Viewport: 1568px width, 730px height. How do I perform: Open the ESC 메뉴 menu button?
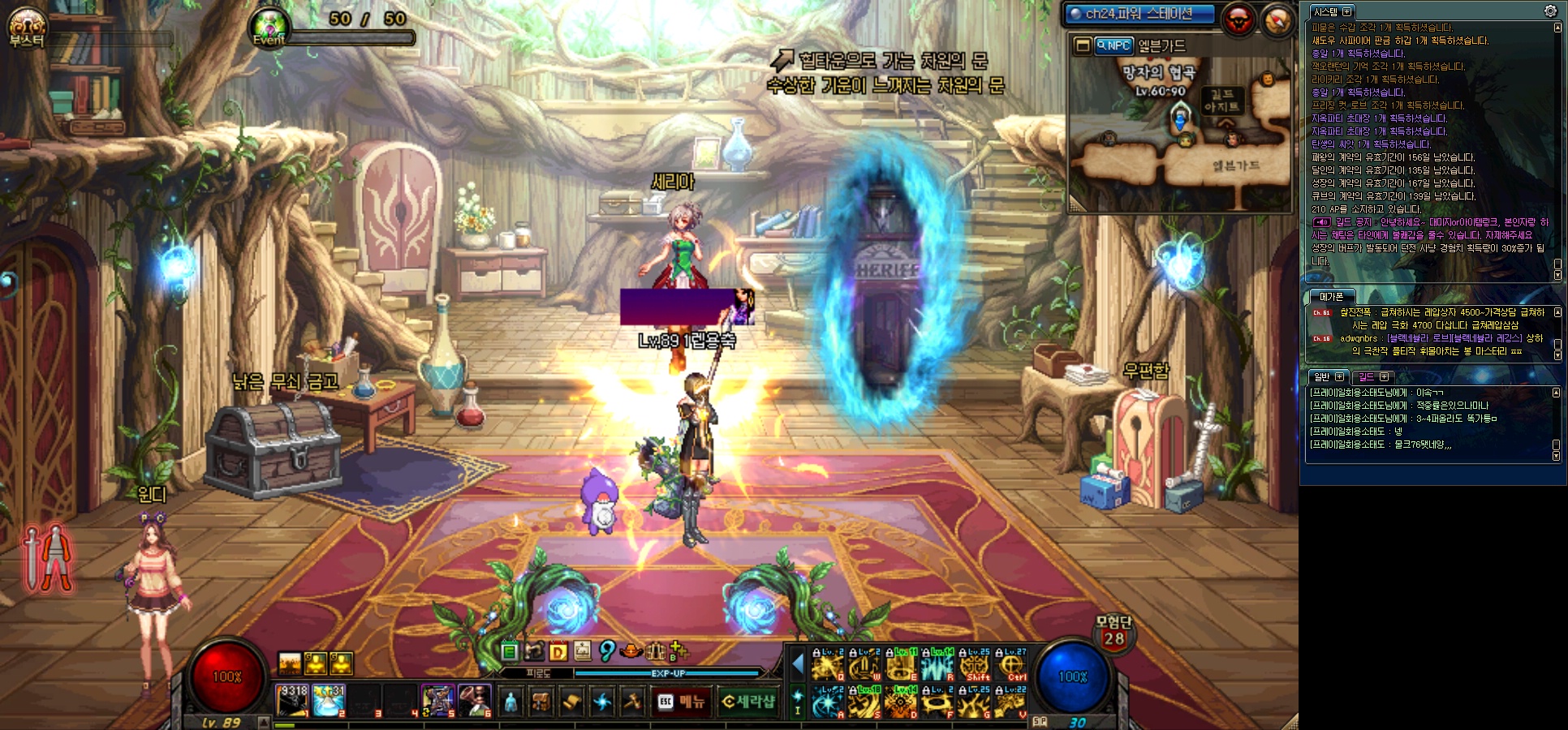(683, 702)
